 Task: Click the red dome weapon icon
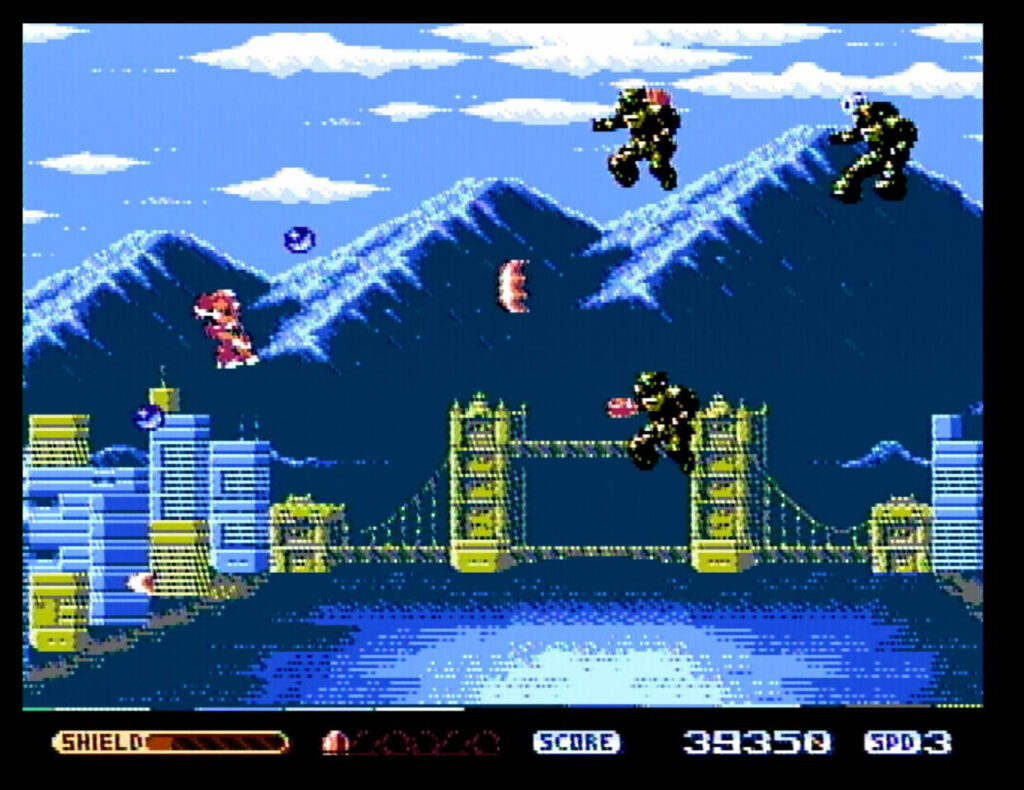[x=335, y=742]
